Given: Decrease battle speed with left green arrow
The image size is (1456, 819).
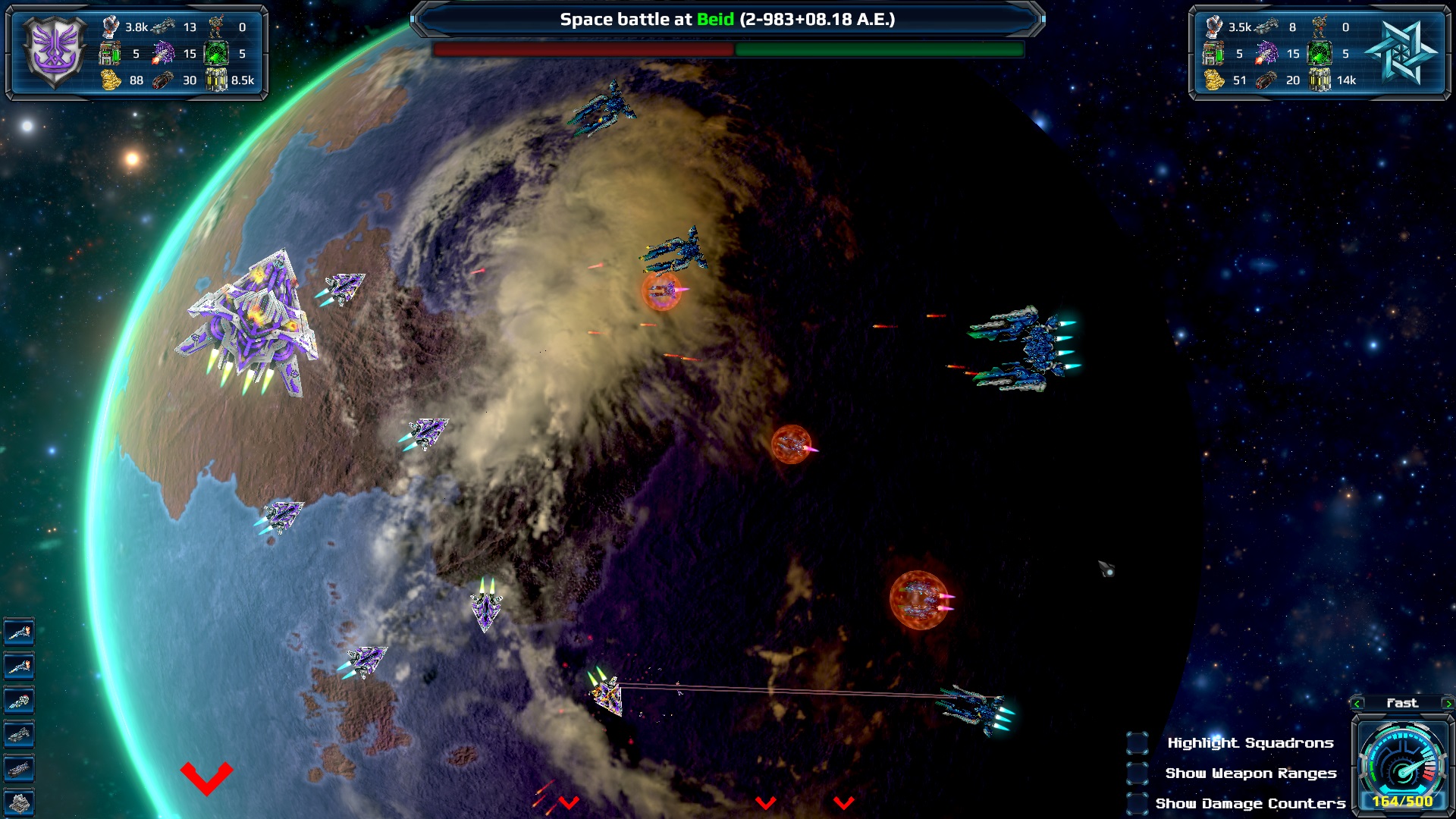Looking at the screenshot, I should 1357,704.
